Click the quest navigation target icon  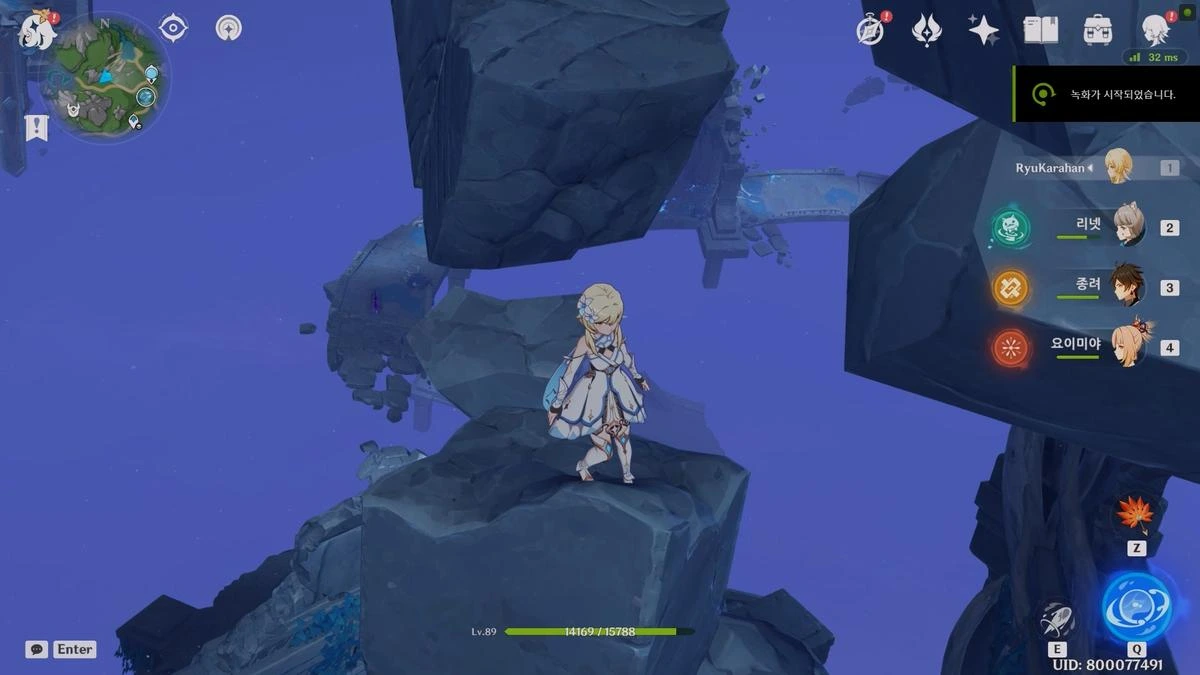pyautogui.click(x=174, y=28)
